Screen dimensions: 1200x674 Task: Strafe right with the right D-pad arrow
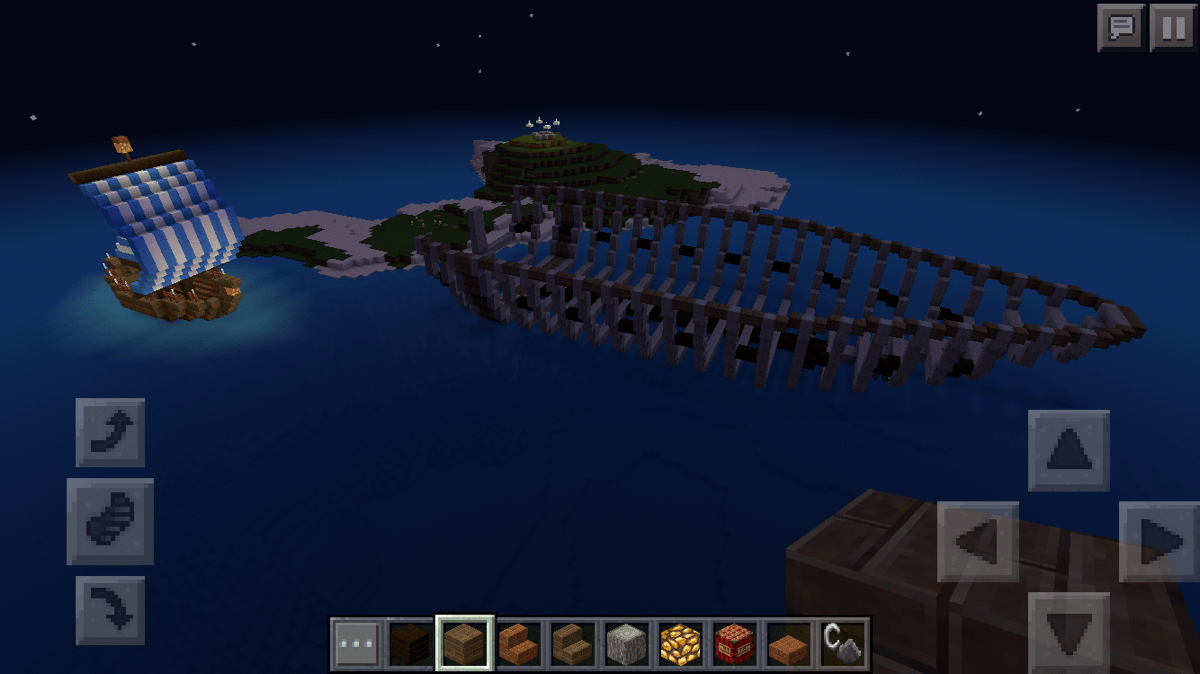[1159, 541]
